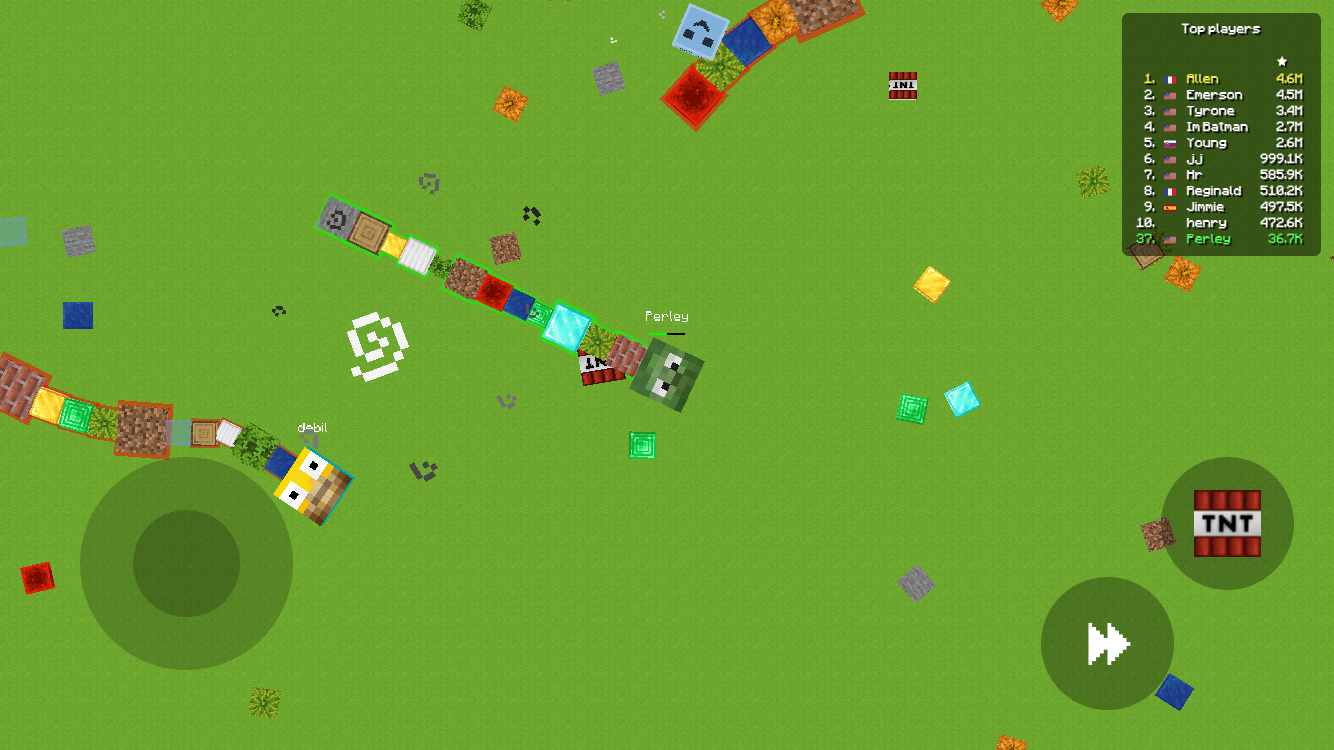Click the US flag next to ImBatman
The image size is (1334, 750).
pyautogui.click(x=1168, y=126)
